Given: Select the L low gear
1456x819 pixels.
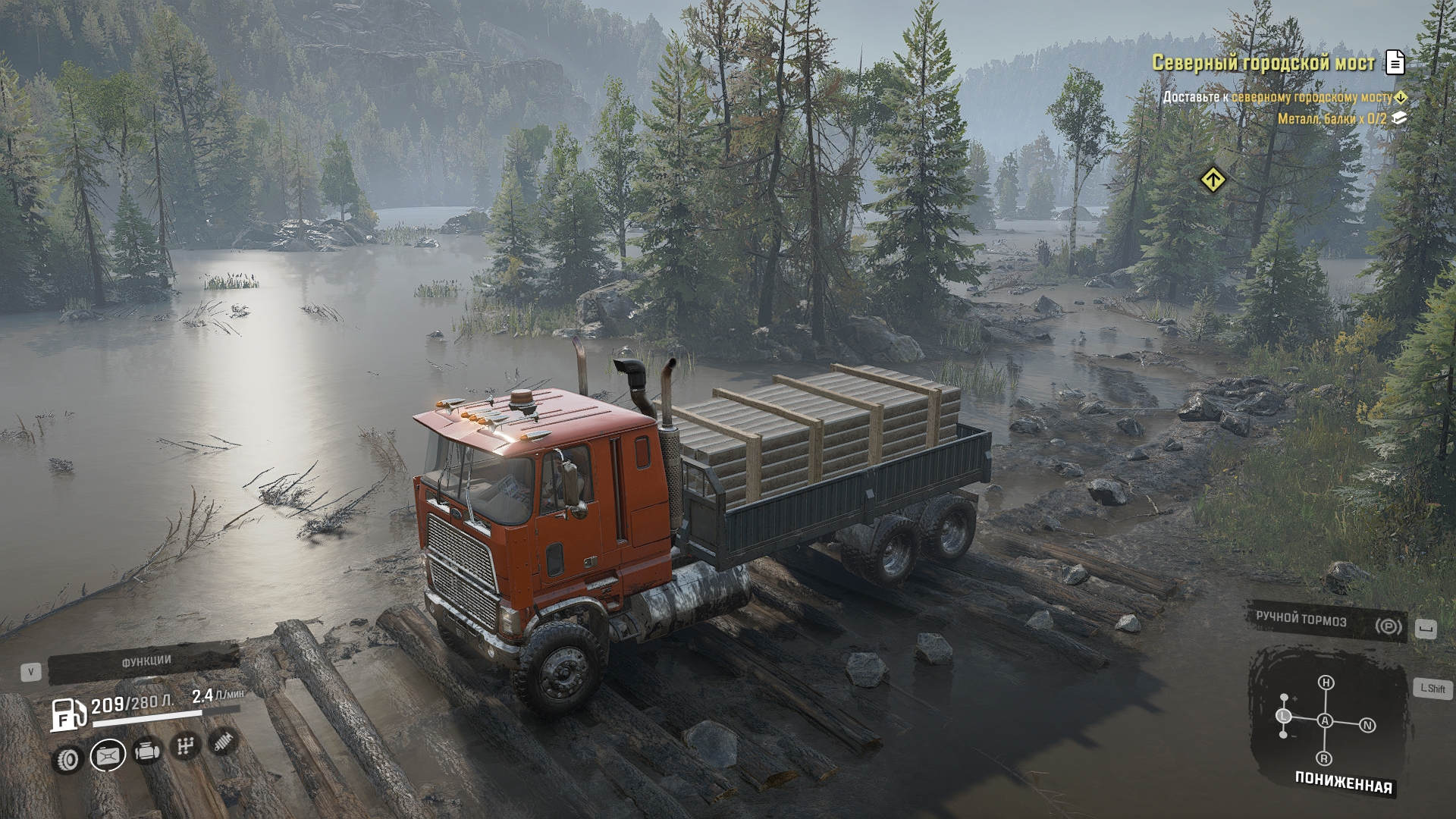Looking at the screenshot, I should click(1284, 716).
